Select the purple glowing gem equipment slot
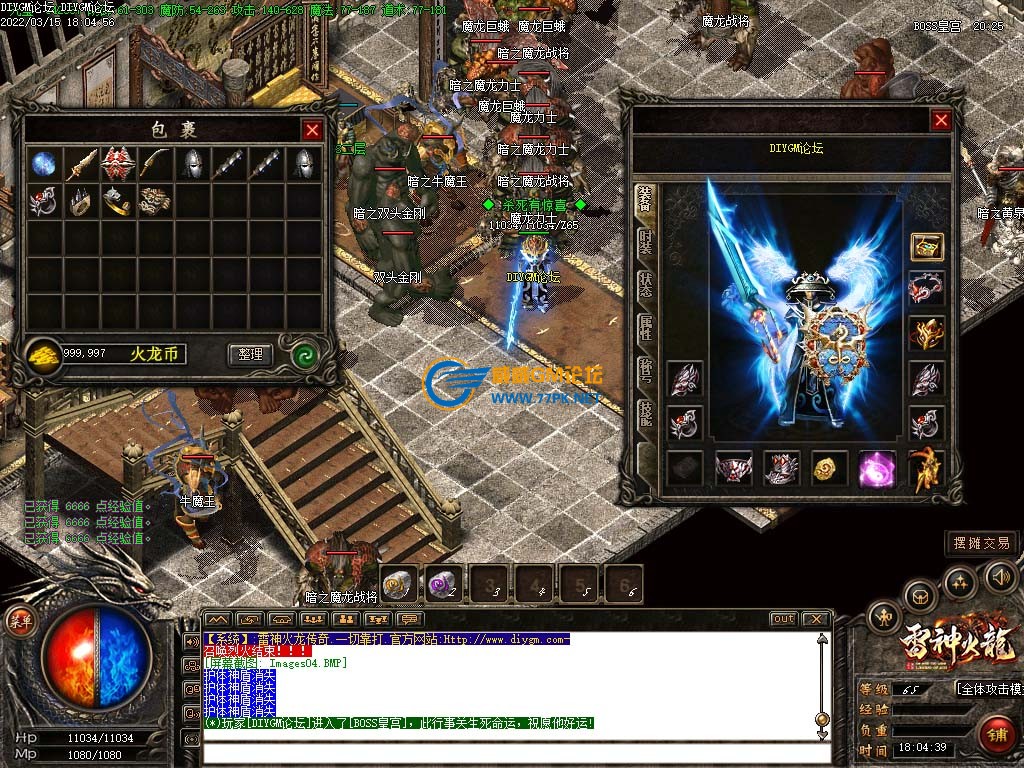 click(x=876, y=468)
